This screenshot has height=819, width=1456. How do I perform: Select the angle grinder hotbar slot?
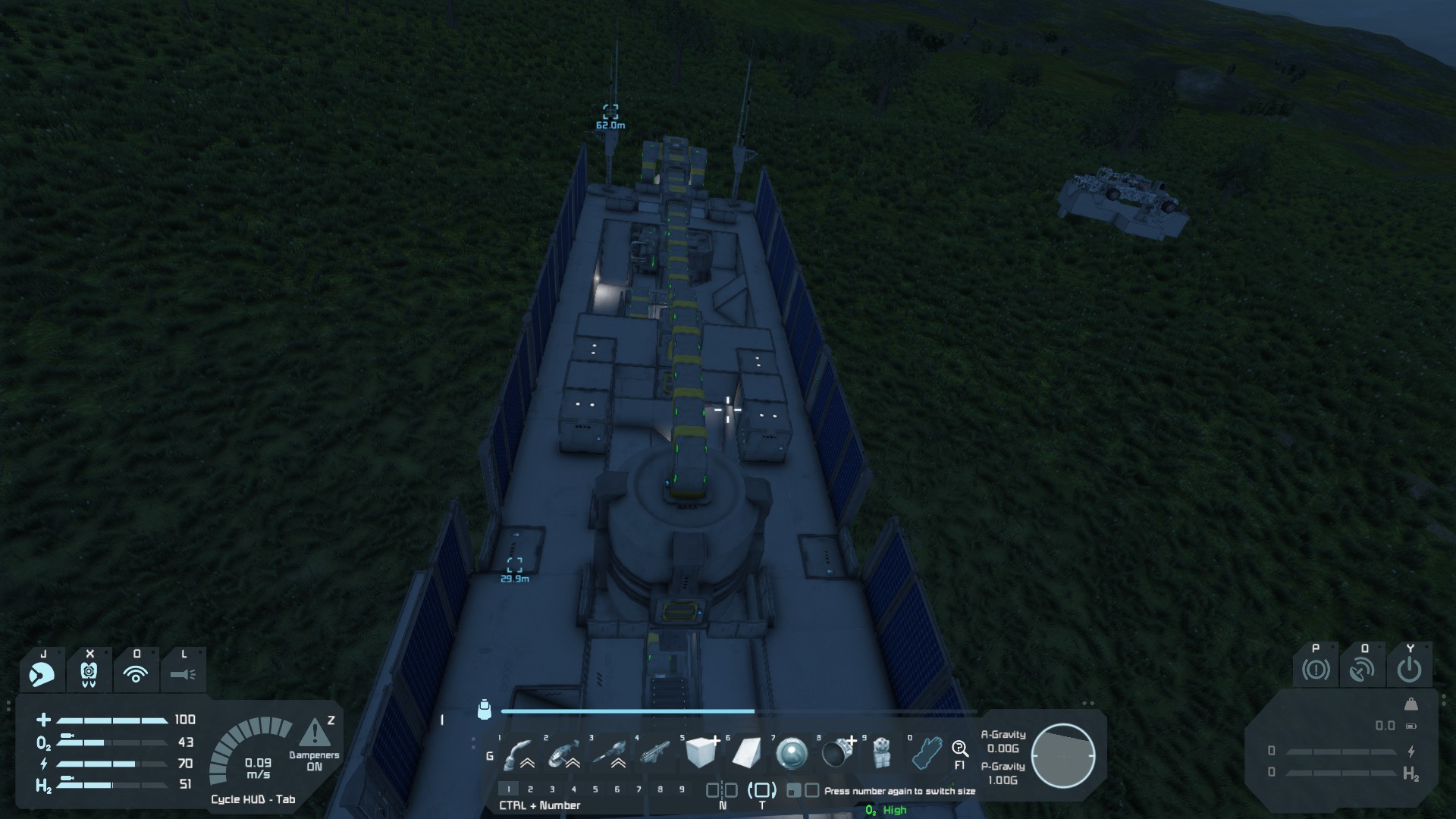(x=564, y=753)
